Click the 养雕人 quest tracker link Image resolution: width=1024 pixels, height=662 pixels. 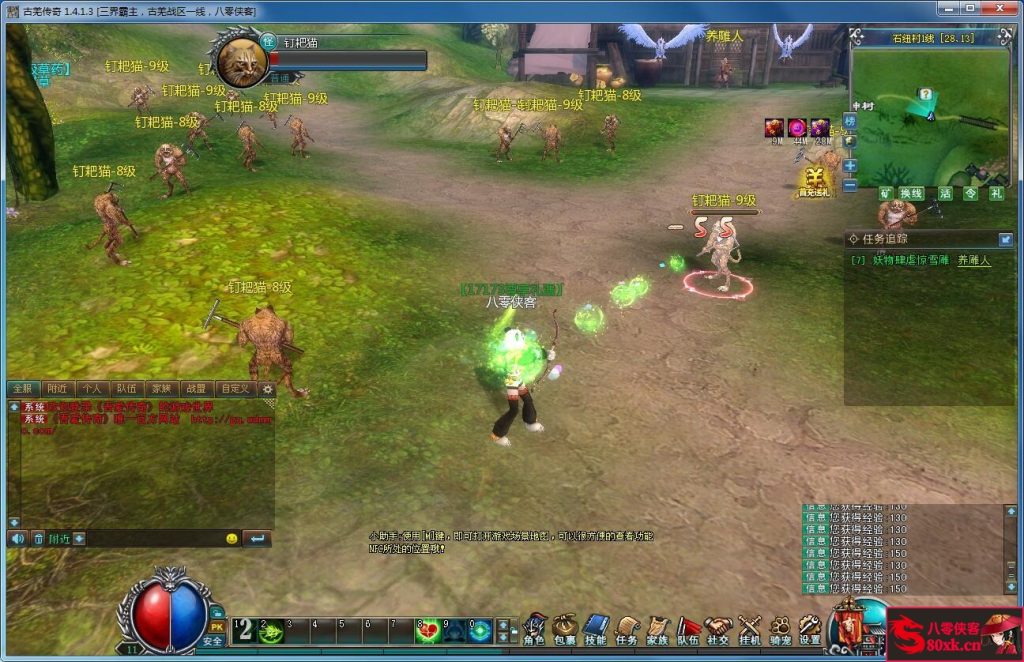tap(973, 260)
